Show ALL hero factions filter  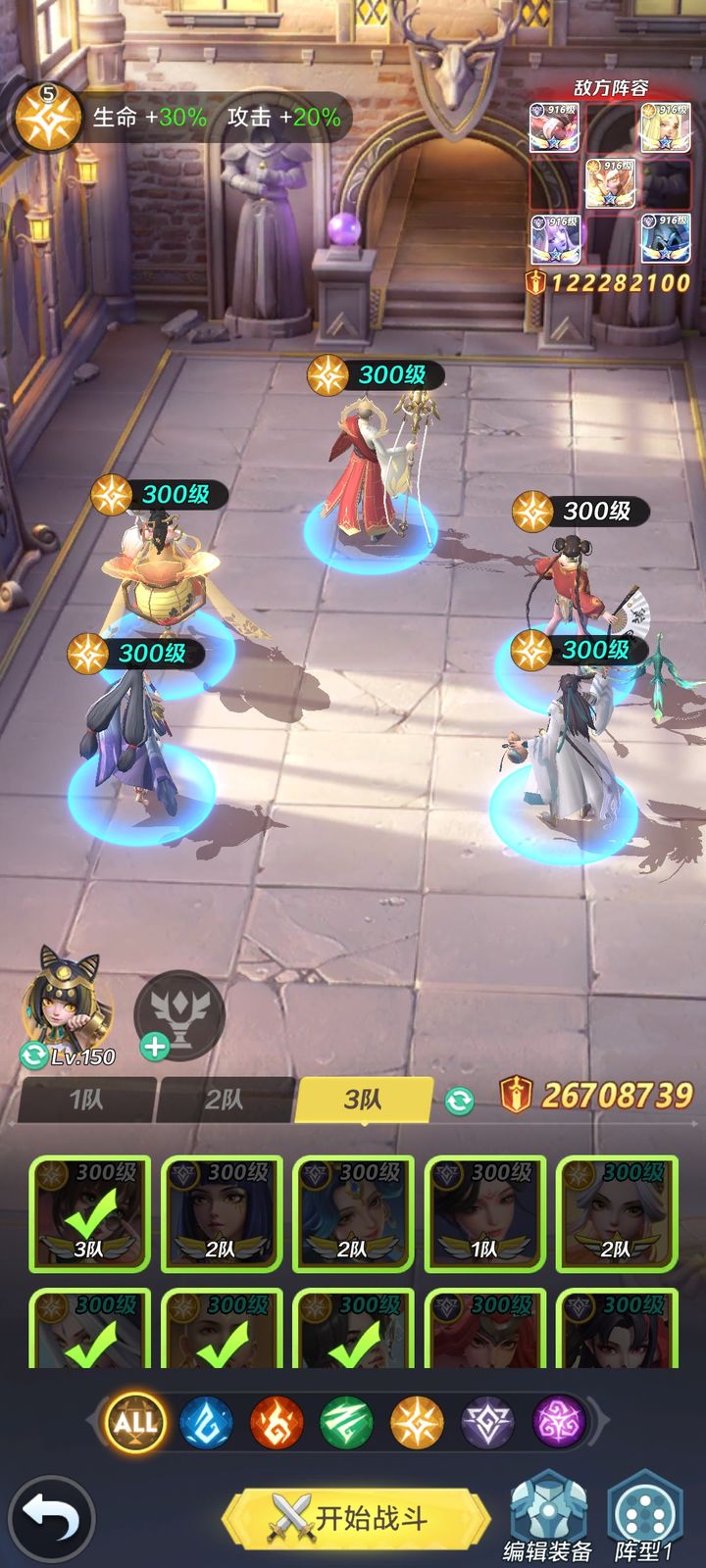pyautogui.click(x=135, y=1422)
